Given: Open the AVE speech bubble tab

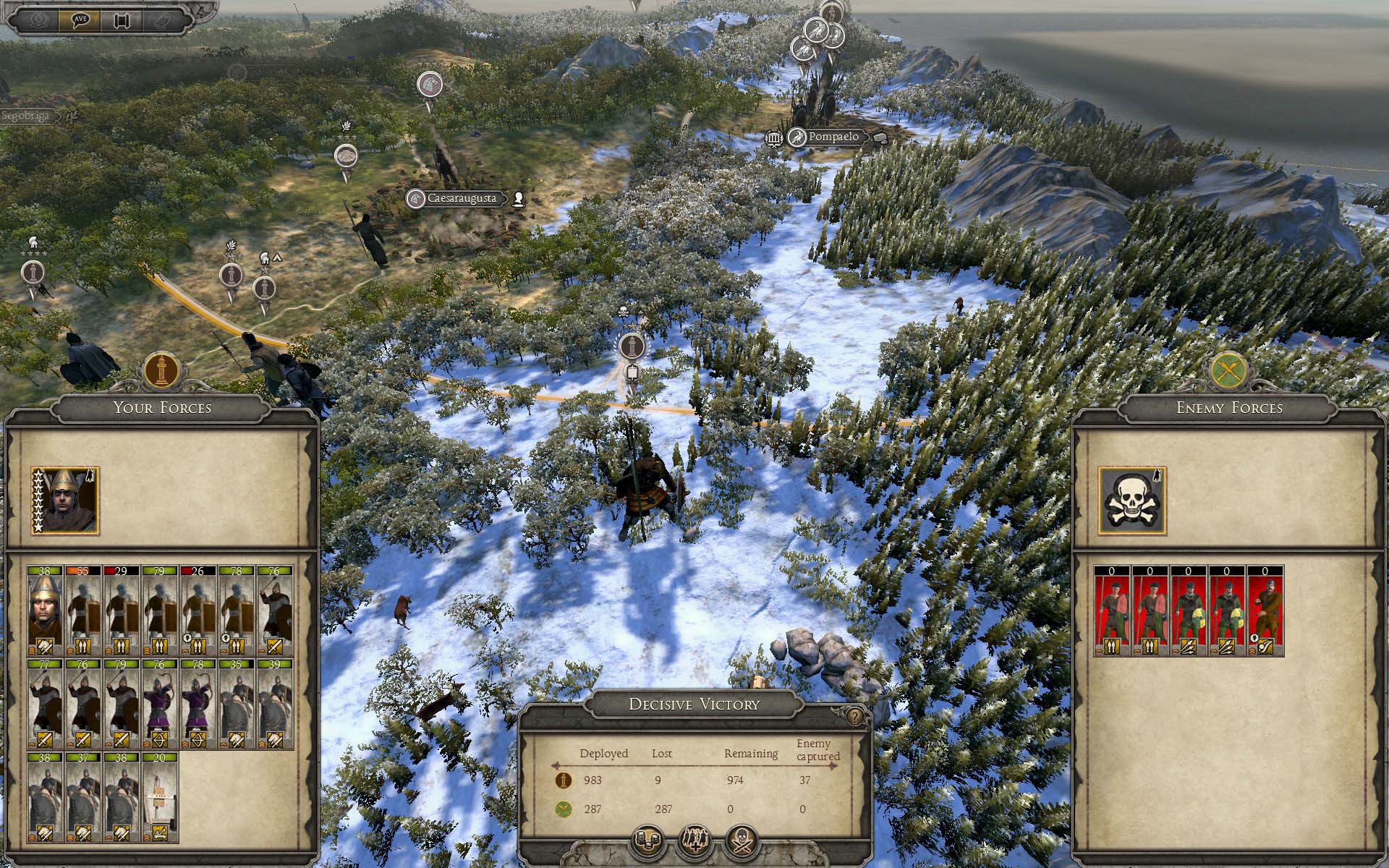Looking at the screenshot, I should 80,19.
